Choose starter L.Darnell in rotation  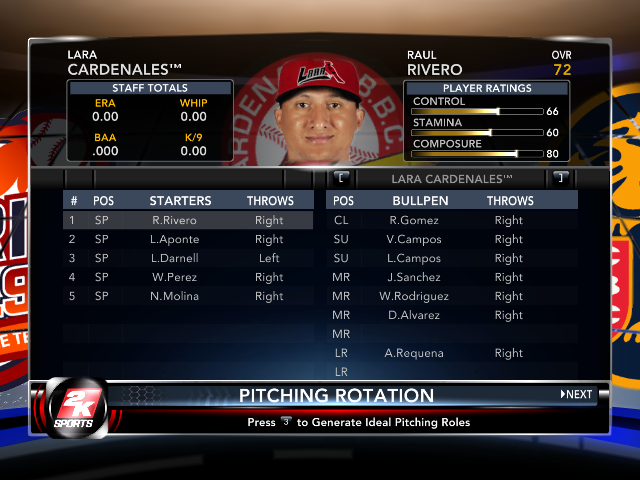(188, 258)
